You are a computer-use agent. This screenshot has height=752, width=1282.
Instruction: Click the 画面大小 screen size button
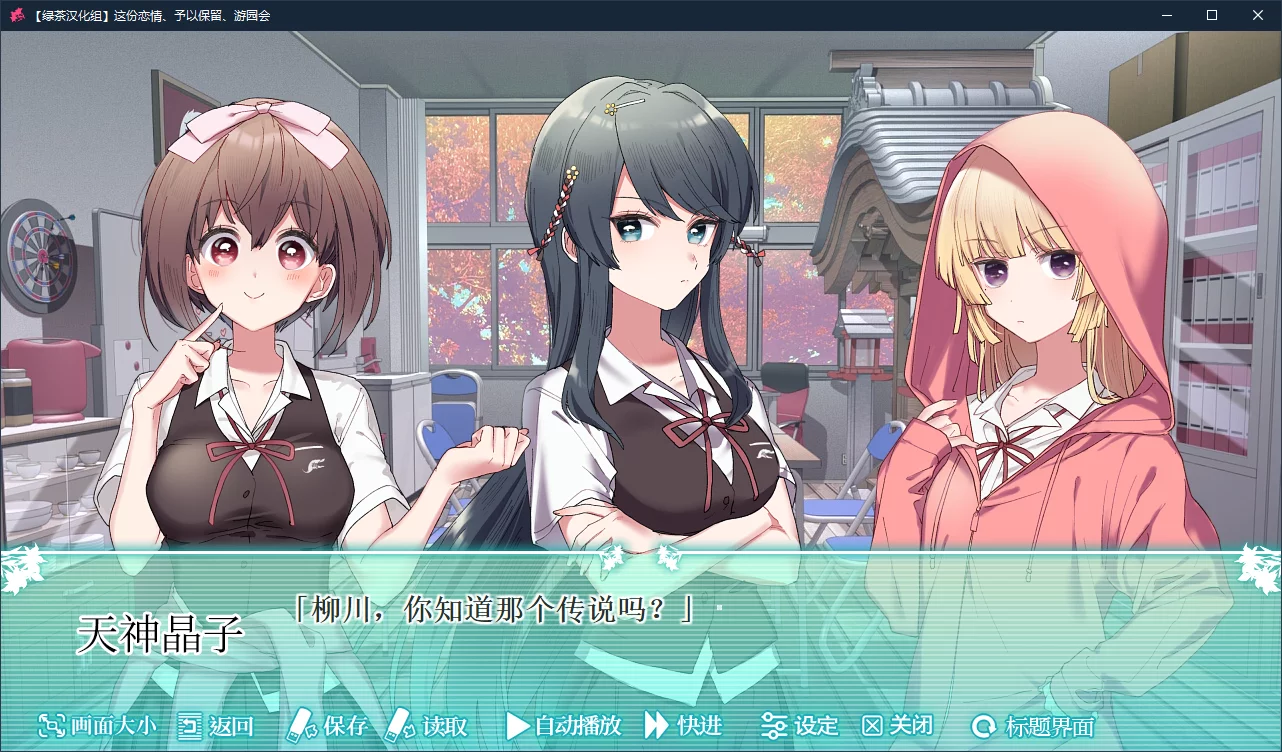[97, 726]
